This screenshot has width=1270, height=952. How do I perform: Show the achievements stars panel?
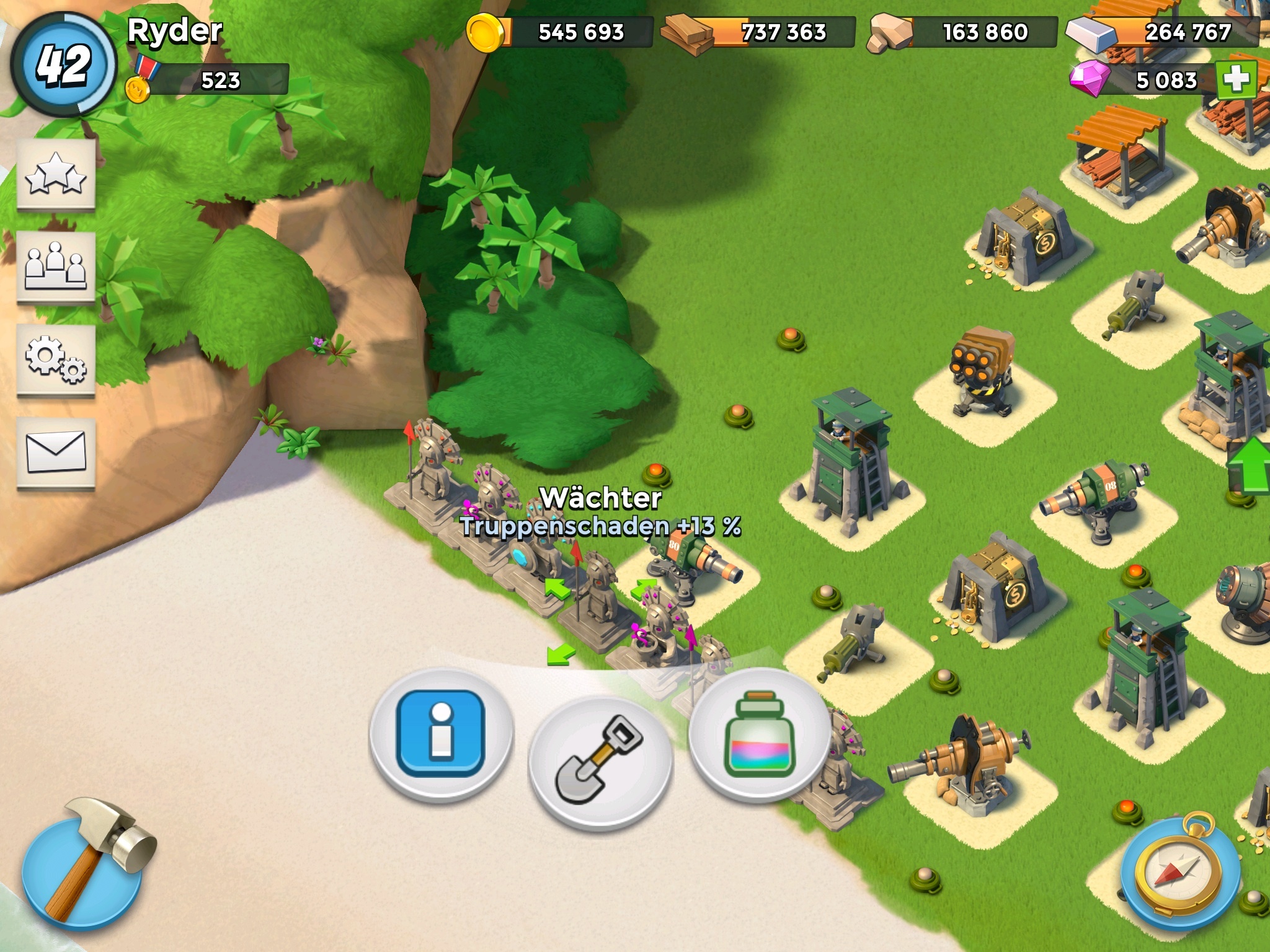[x=56, y=175]
